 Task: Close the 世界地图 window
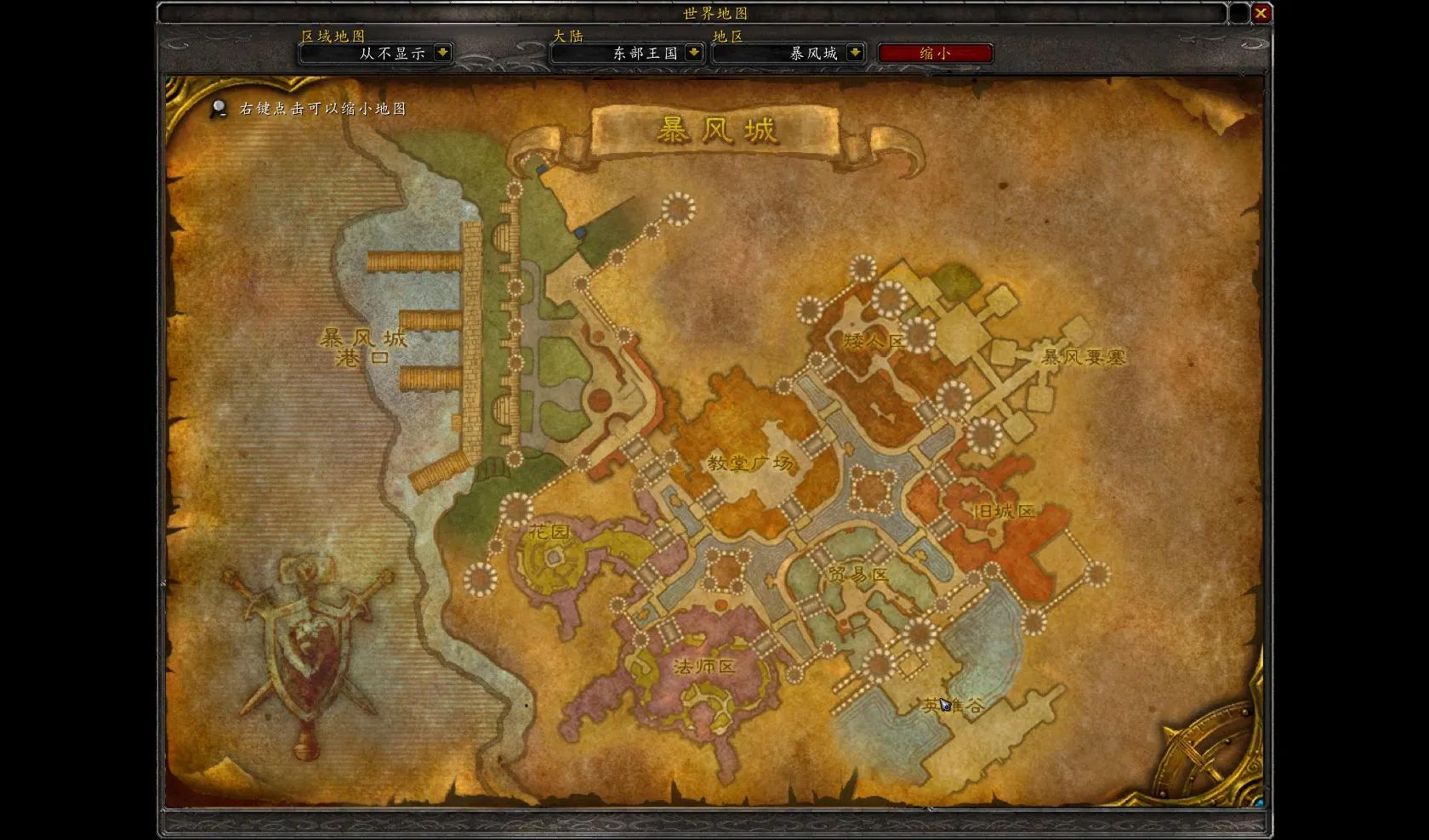[1261, 13]
